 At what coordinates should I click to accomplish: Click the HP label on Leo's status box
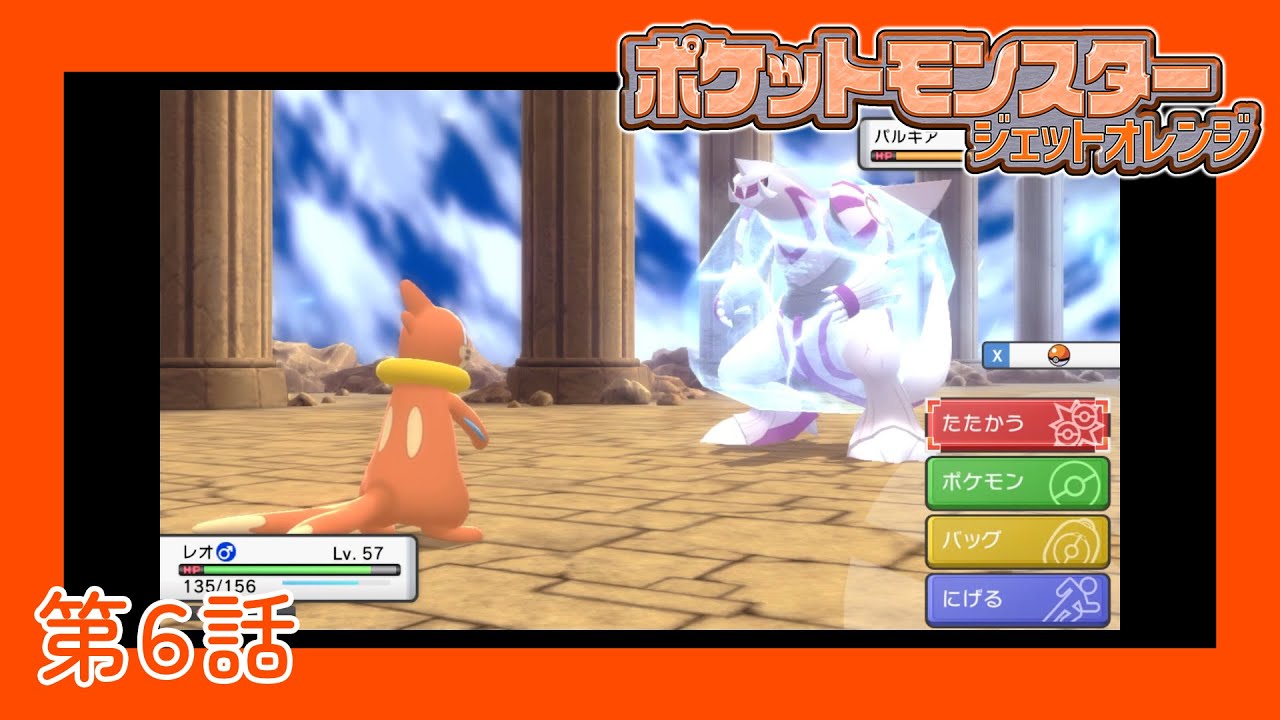192,569
